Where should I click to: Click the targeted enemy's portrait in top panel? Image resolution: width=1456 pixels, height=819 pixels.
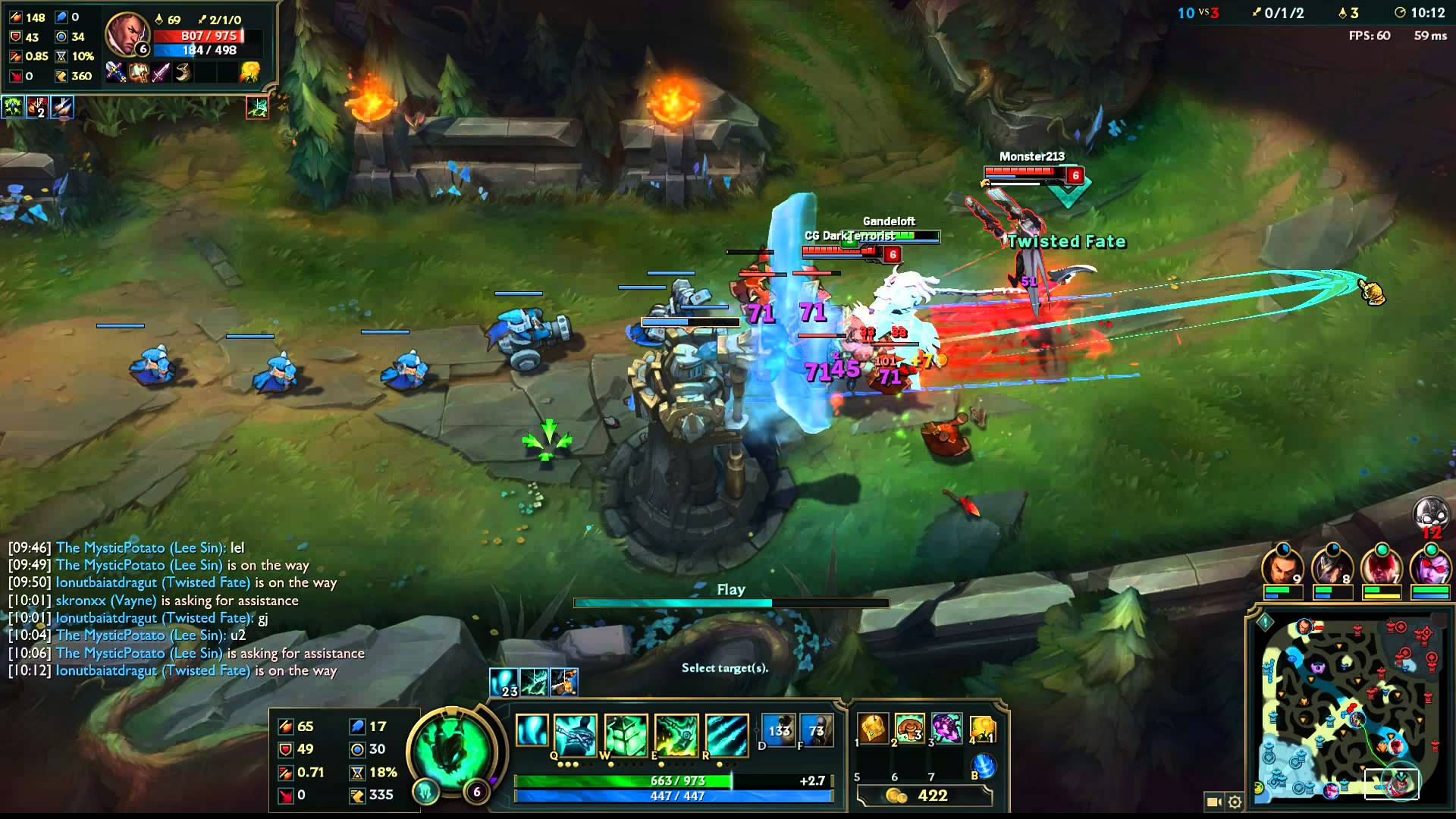click(x=127, y=34)
